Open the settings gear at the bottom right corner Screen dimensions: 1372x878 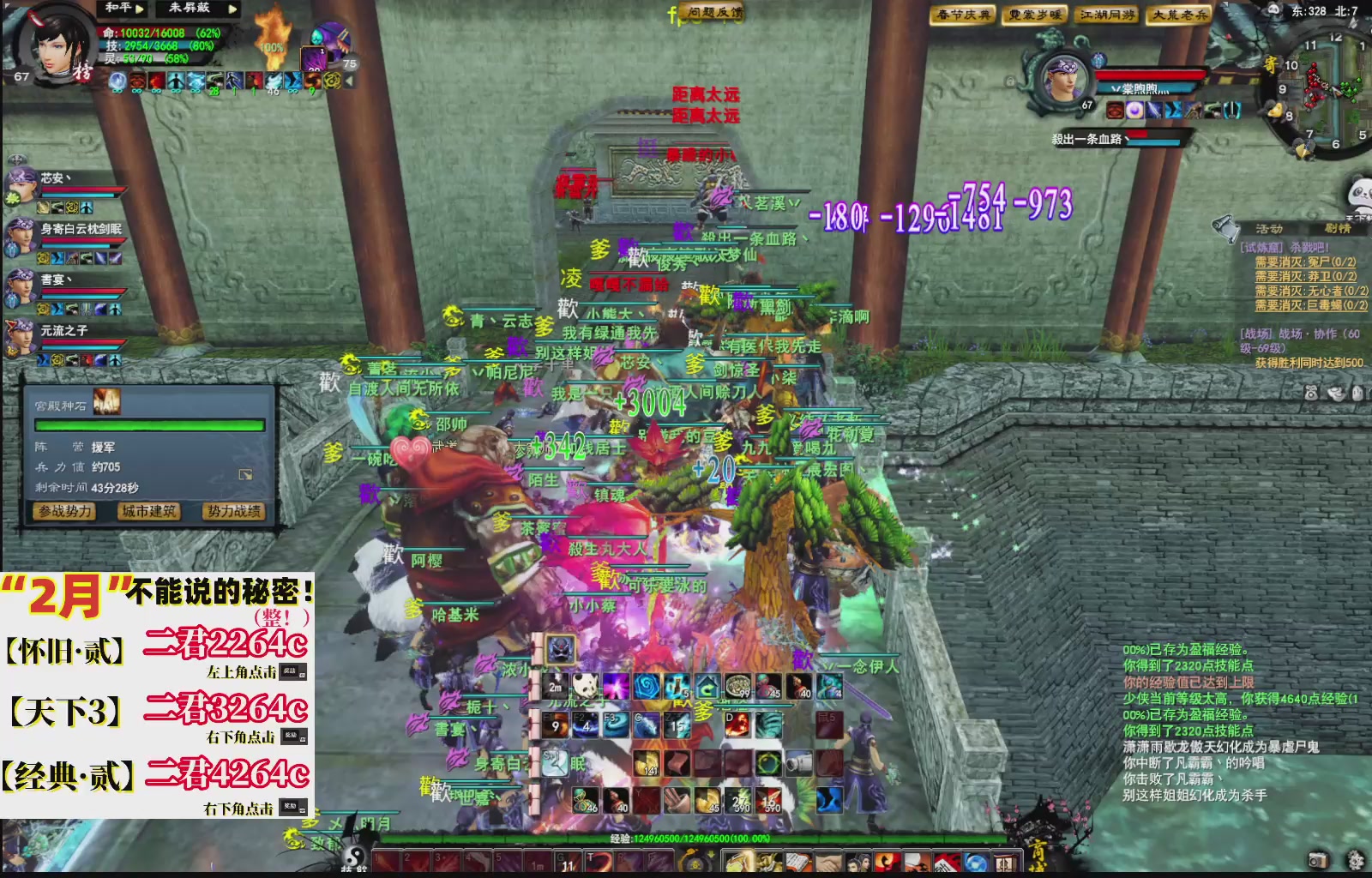pos(1353,862)
